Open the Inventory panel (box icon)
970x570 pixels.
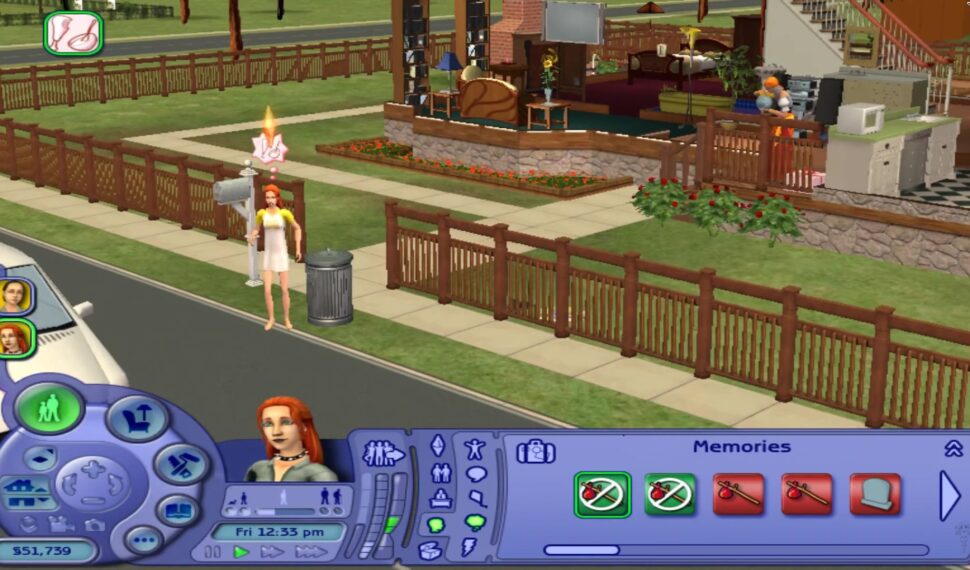coord(431,550)
